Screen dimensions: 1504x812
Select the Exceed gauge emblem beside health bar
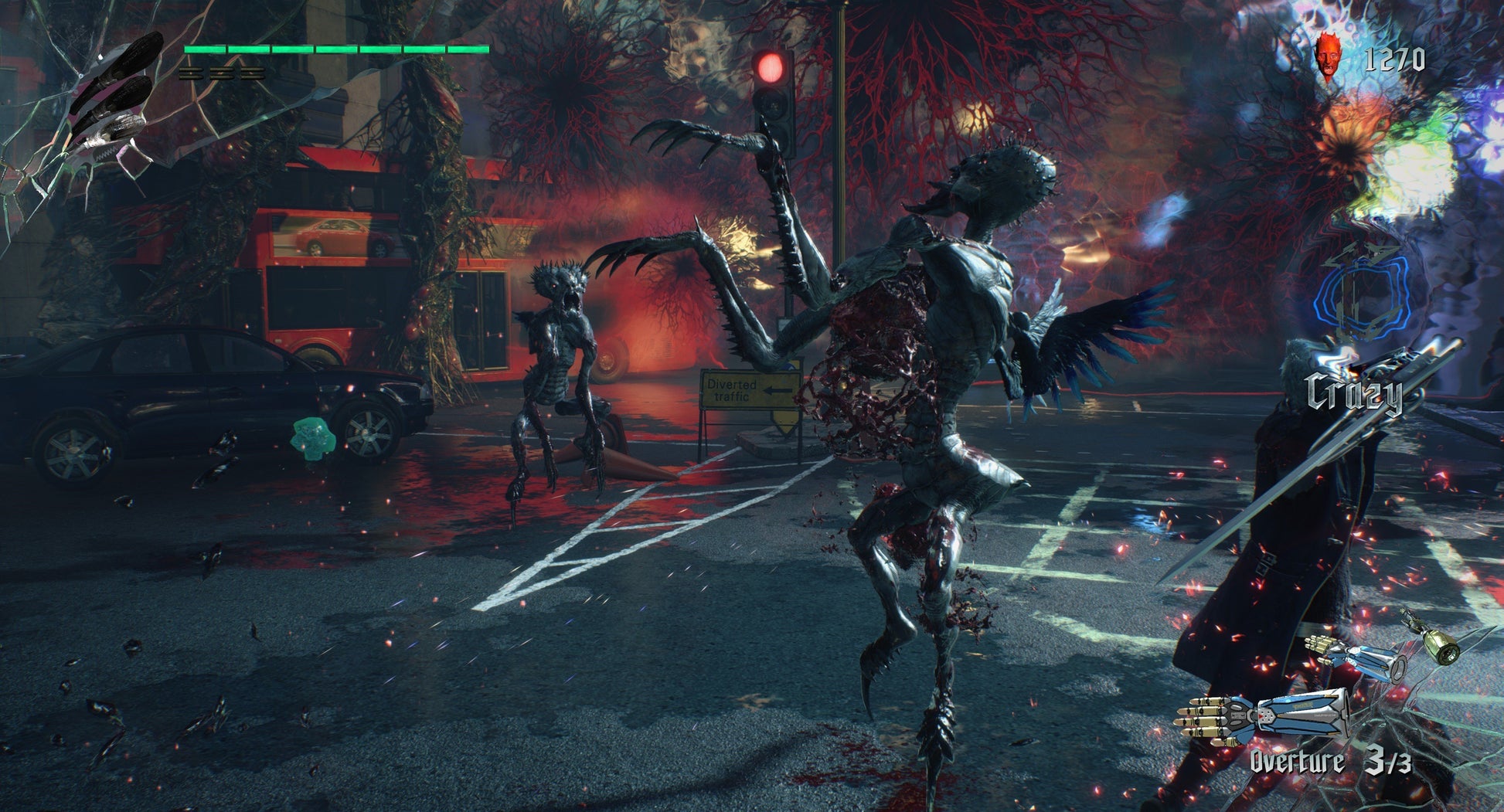coord(116,97)
